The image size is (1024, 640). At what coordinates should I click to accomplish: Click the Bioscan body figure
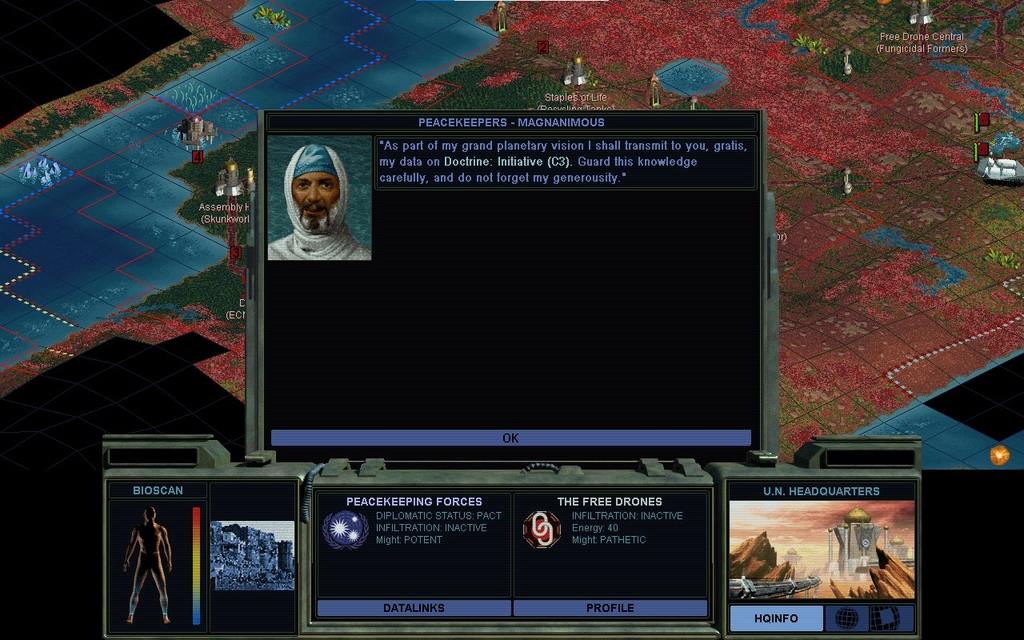[147, 563]
